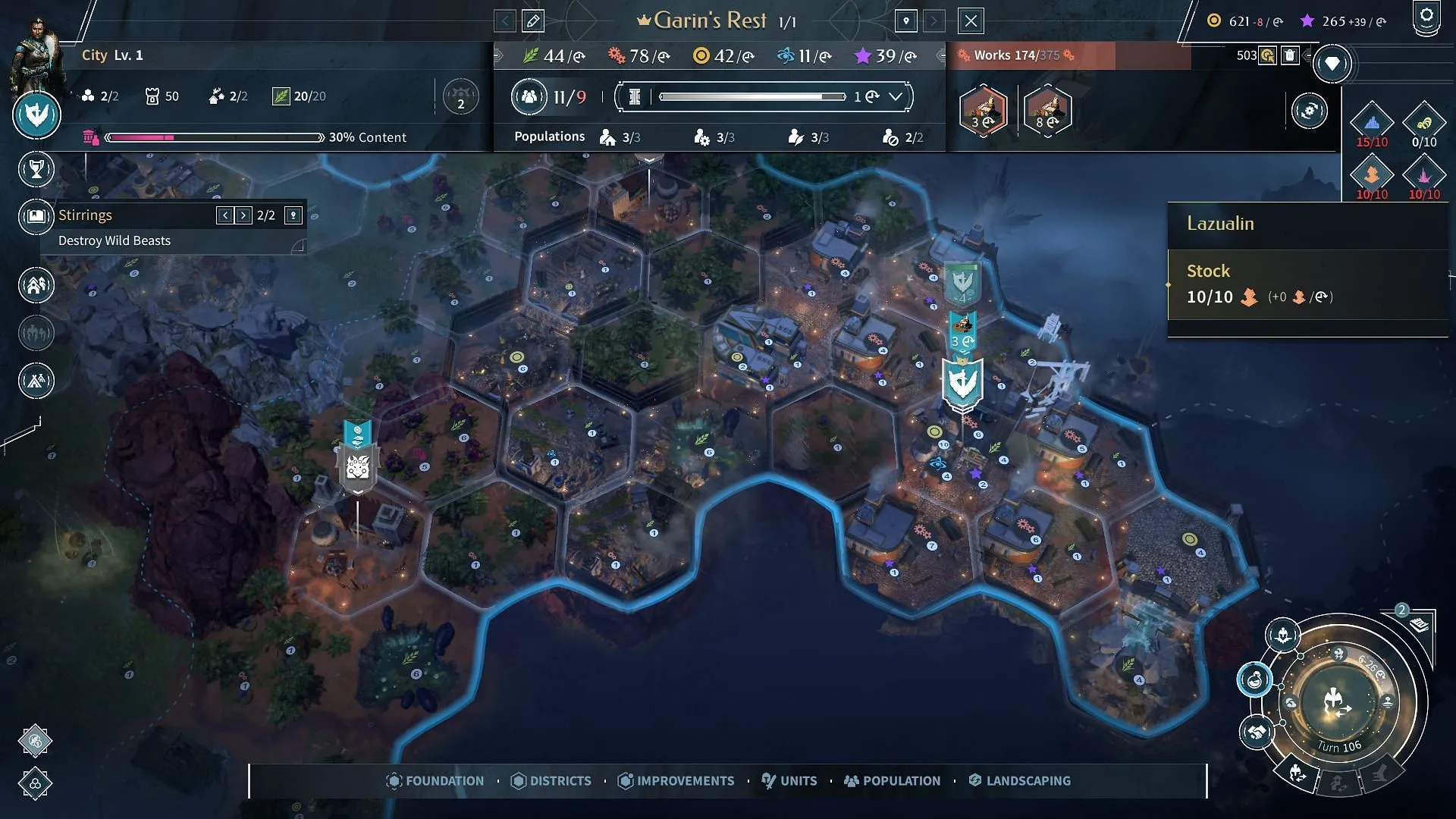Show the Population tab
The height and width of the screenshot is (819, 1456).
point(893,781)
